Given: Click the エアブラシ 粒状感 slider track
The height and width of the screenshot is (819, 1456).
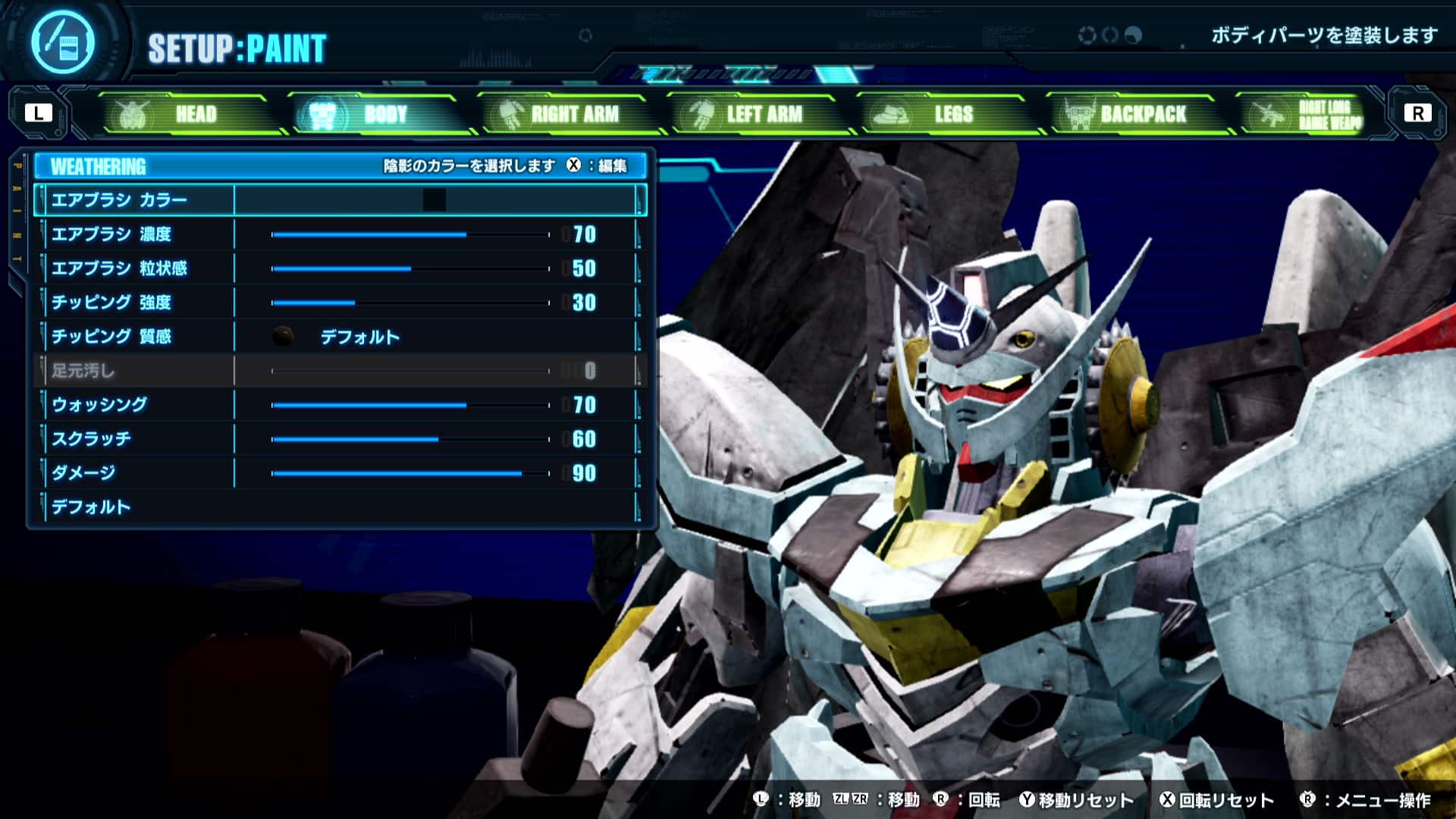Looking at the screenshot, I should pyautogui.click(x=409, y=268).
